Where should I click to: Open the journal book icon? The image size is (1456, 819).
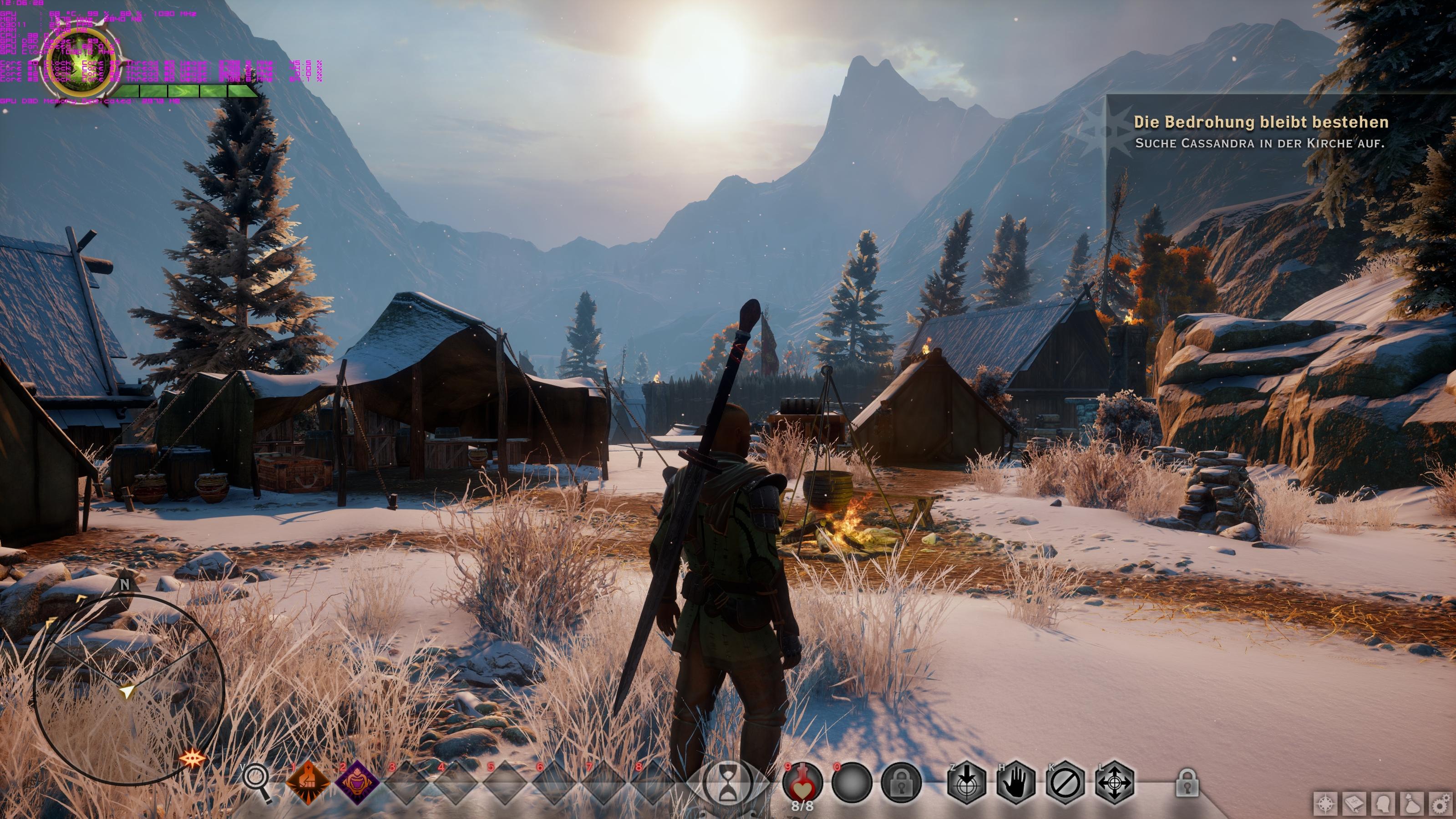pyautogui.click(x=1355, y=804)
